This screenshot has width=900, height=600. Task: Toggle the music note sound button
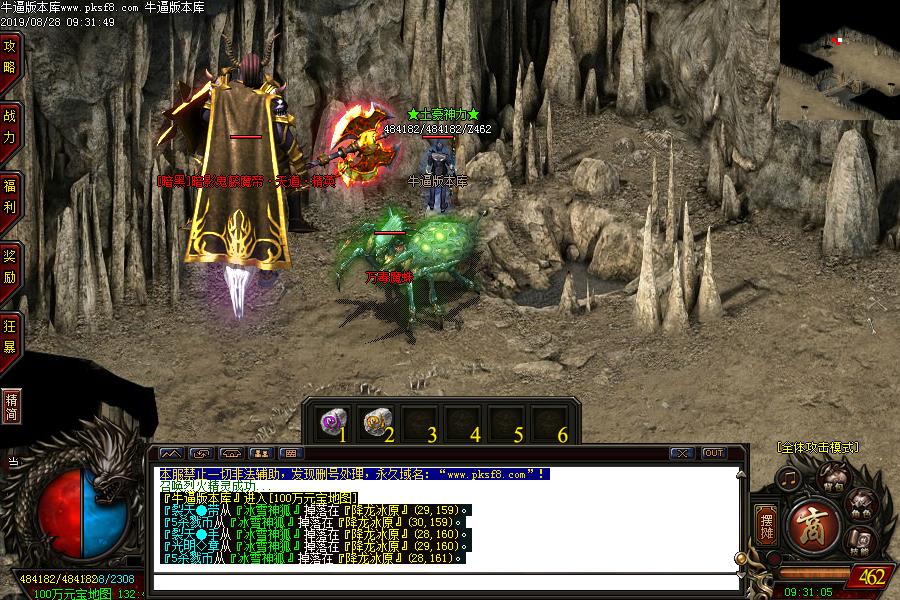[789, 479]
